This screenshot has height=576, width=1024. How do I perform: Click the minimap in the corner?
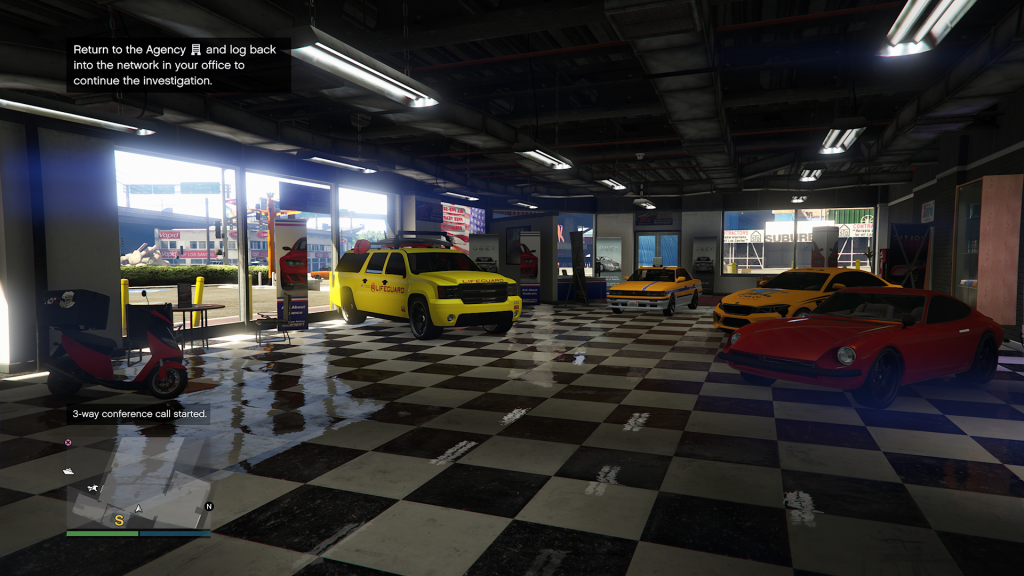click(138, 481)
